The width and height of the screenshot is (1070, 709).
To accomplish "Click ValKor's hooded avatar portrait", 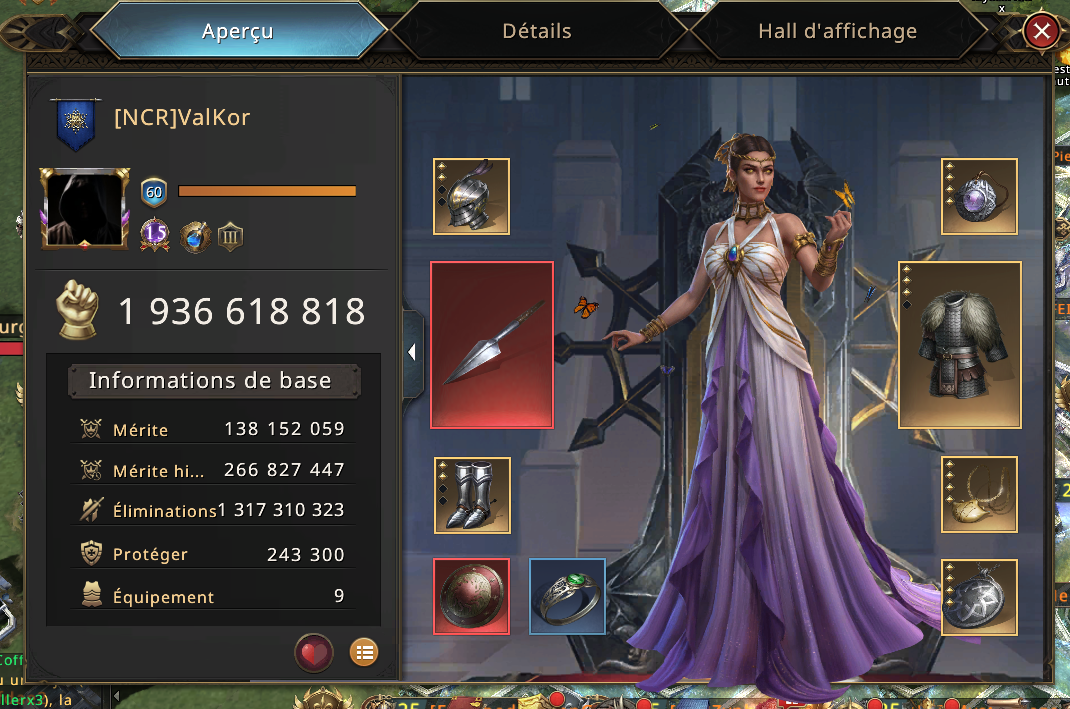I will coord(85,208).
